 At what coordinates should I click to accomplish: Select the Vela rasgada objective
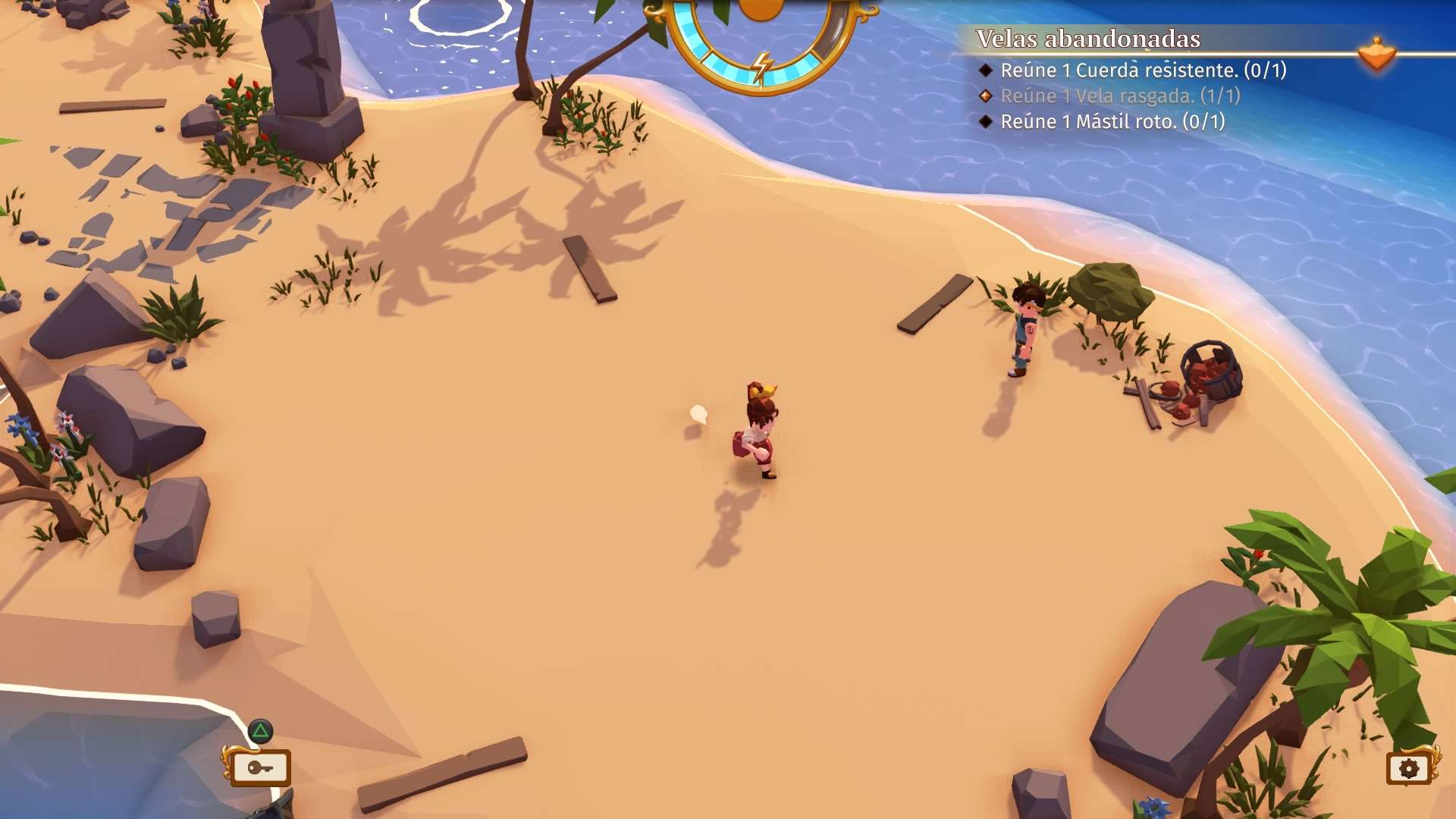point(1119,96)
